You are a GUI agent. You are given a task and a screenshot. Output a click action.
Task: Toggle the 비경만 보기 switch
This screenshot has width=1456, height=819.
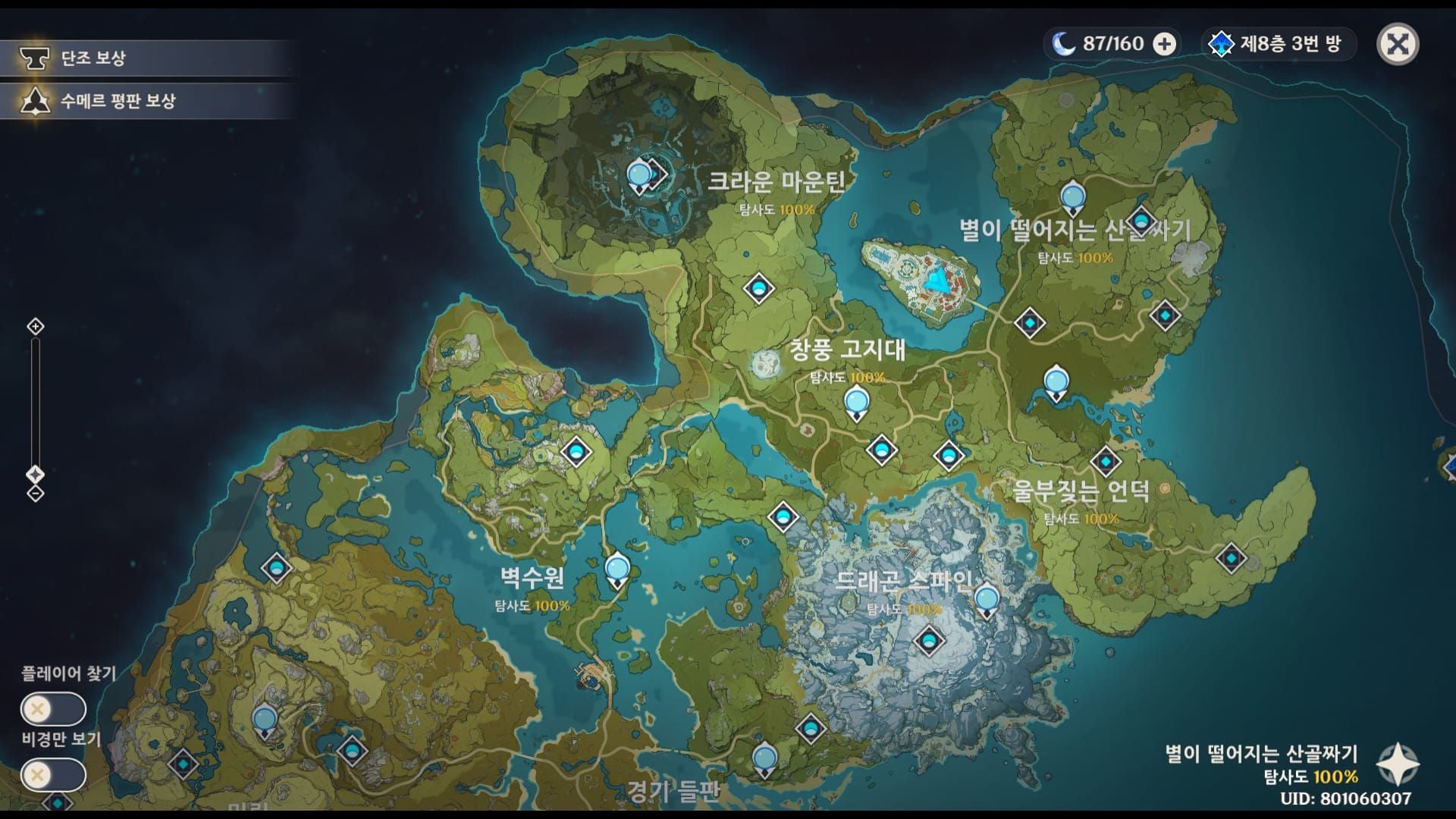53,775
